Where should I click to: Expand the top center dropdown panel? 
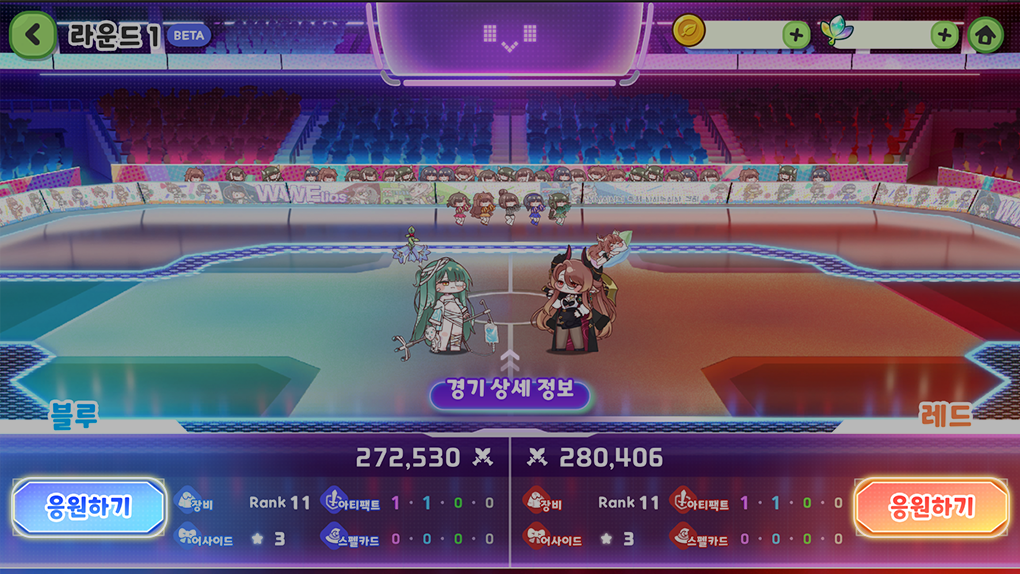[x=509, y=40]
